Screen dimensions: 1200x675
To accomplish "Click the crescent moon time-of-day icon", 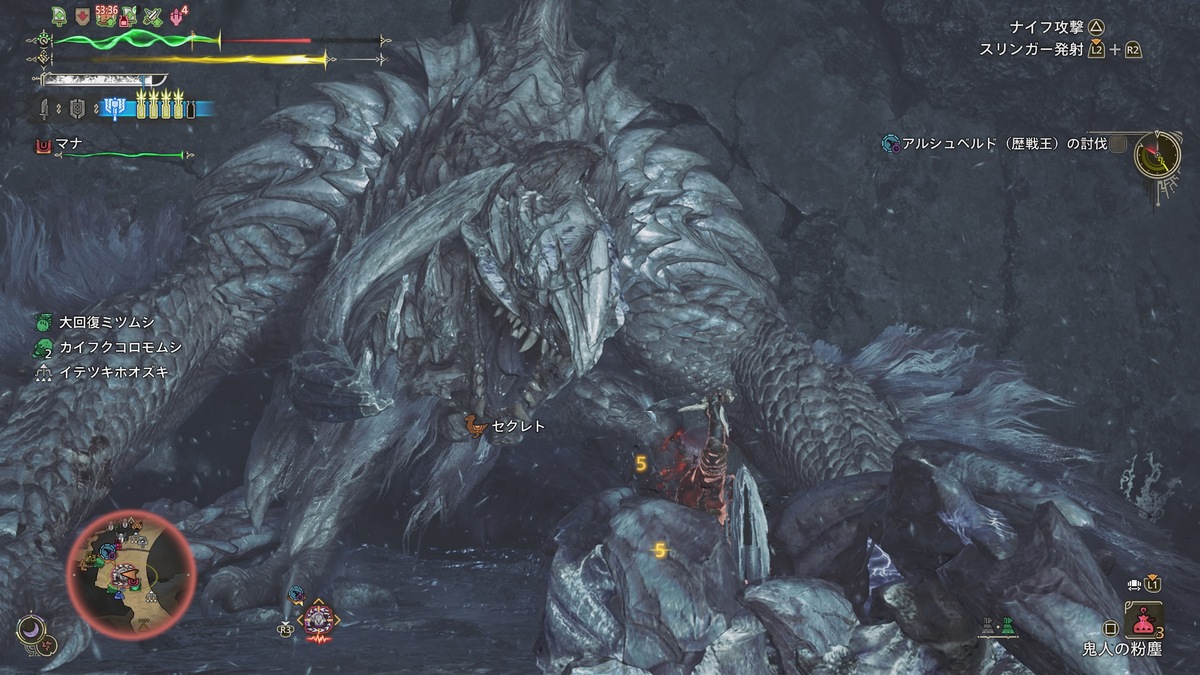I will click(29, 630).
